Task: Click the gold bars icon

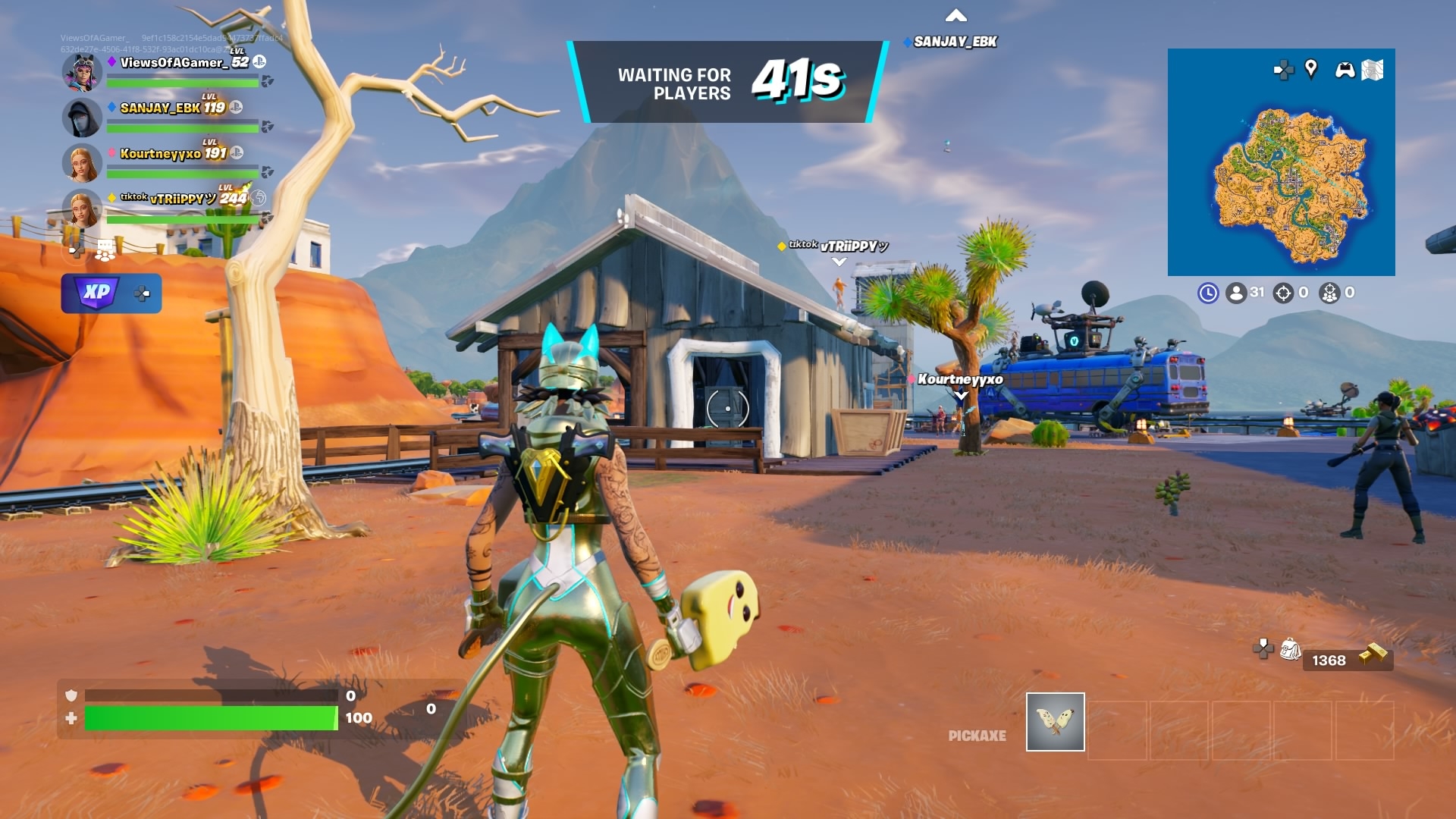Action: pyautogui.click(x=1373, y=654)
